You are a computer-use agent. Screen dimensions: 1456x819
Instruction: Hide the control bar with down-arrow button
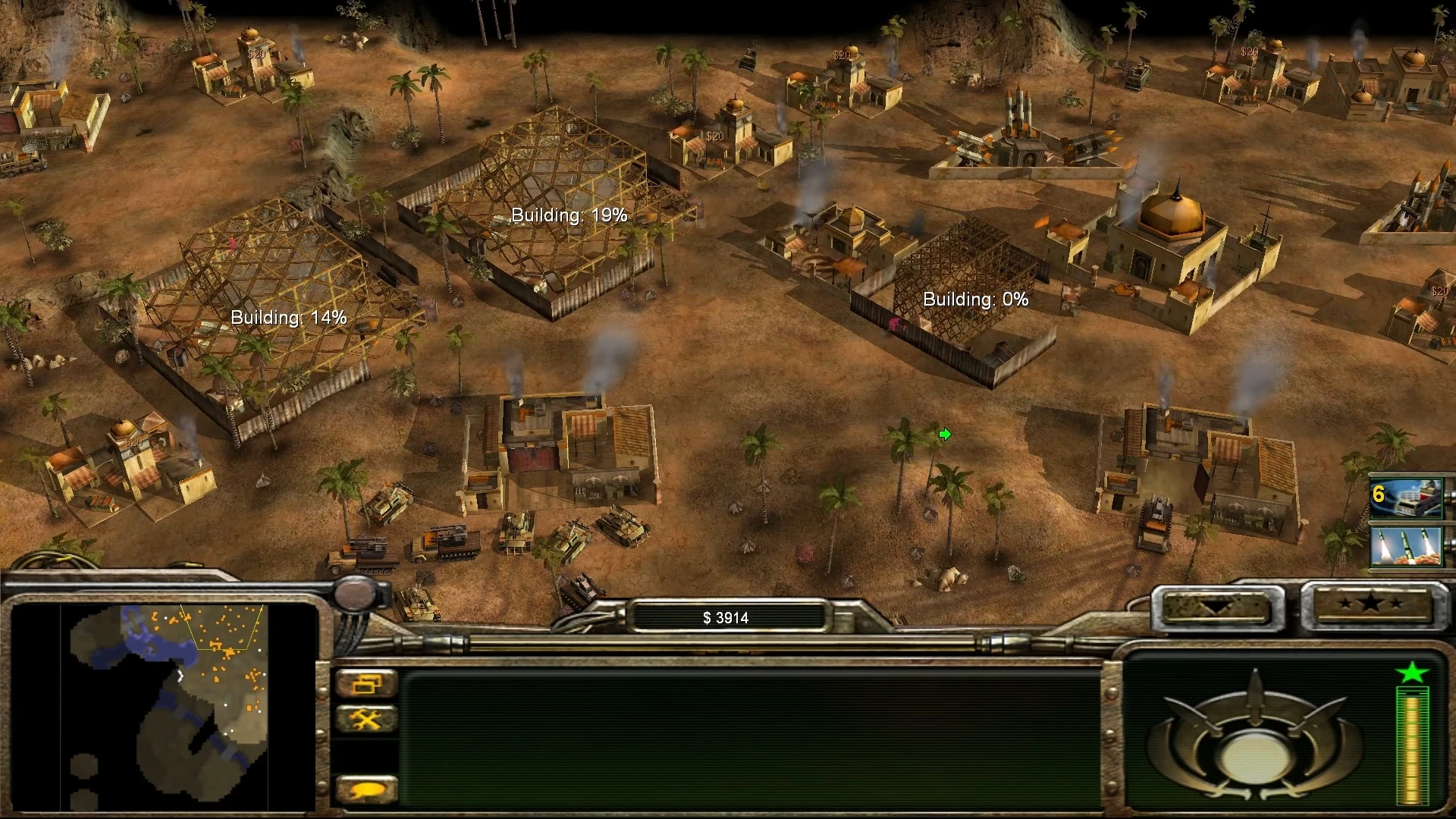pos(1216,606)
